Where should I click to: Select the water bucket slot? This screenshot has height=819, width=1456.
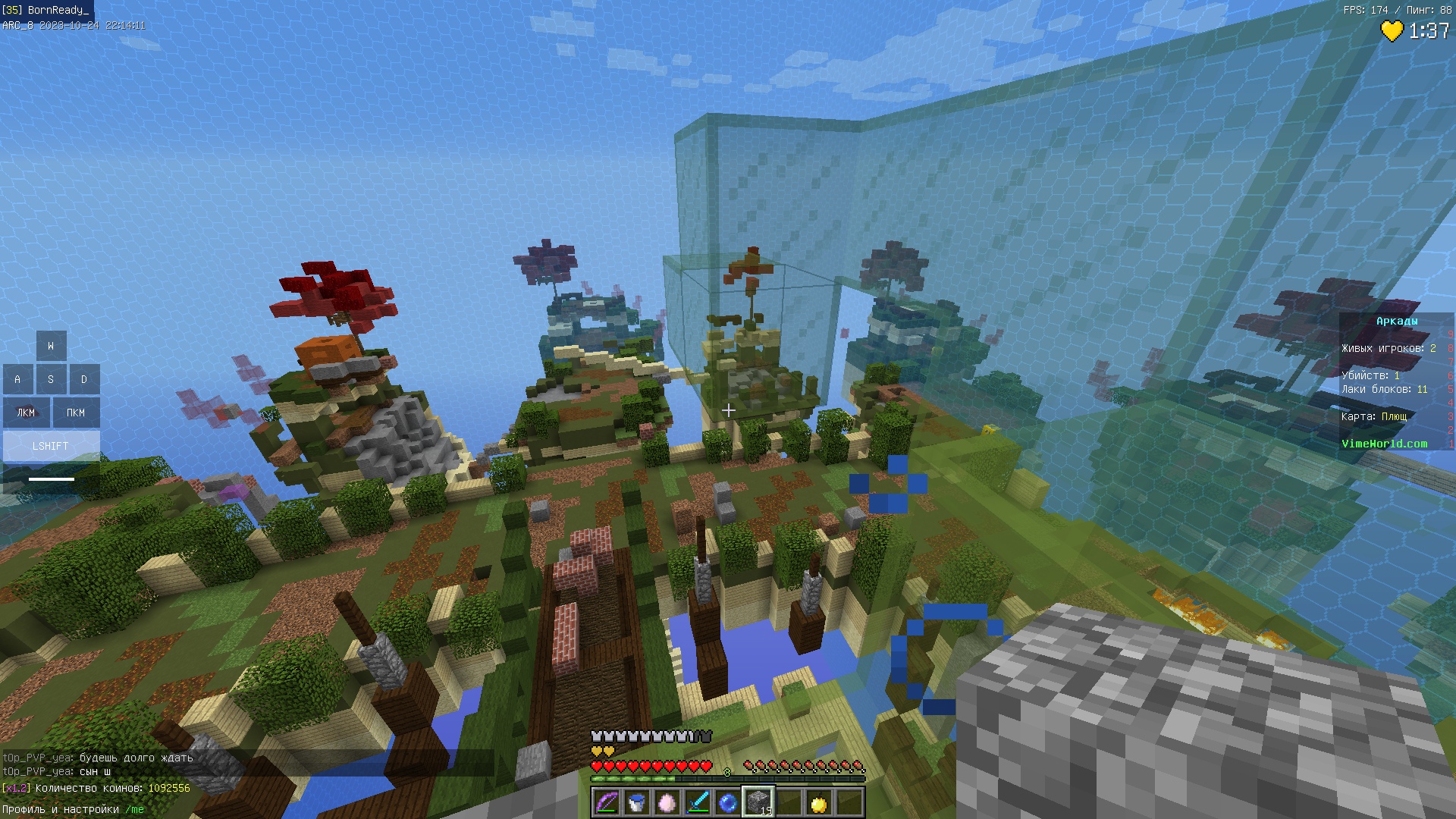(x=637, y=802)
